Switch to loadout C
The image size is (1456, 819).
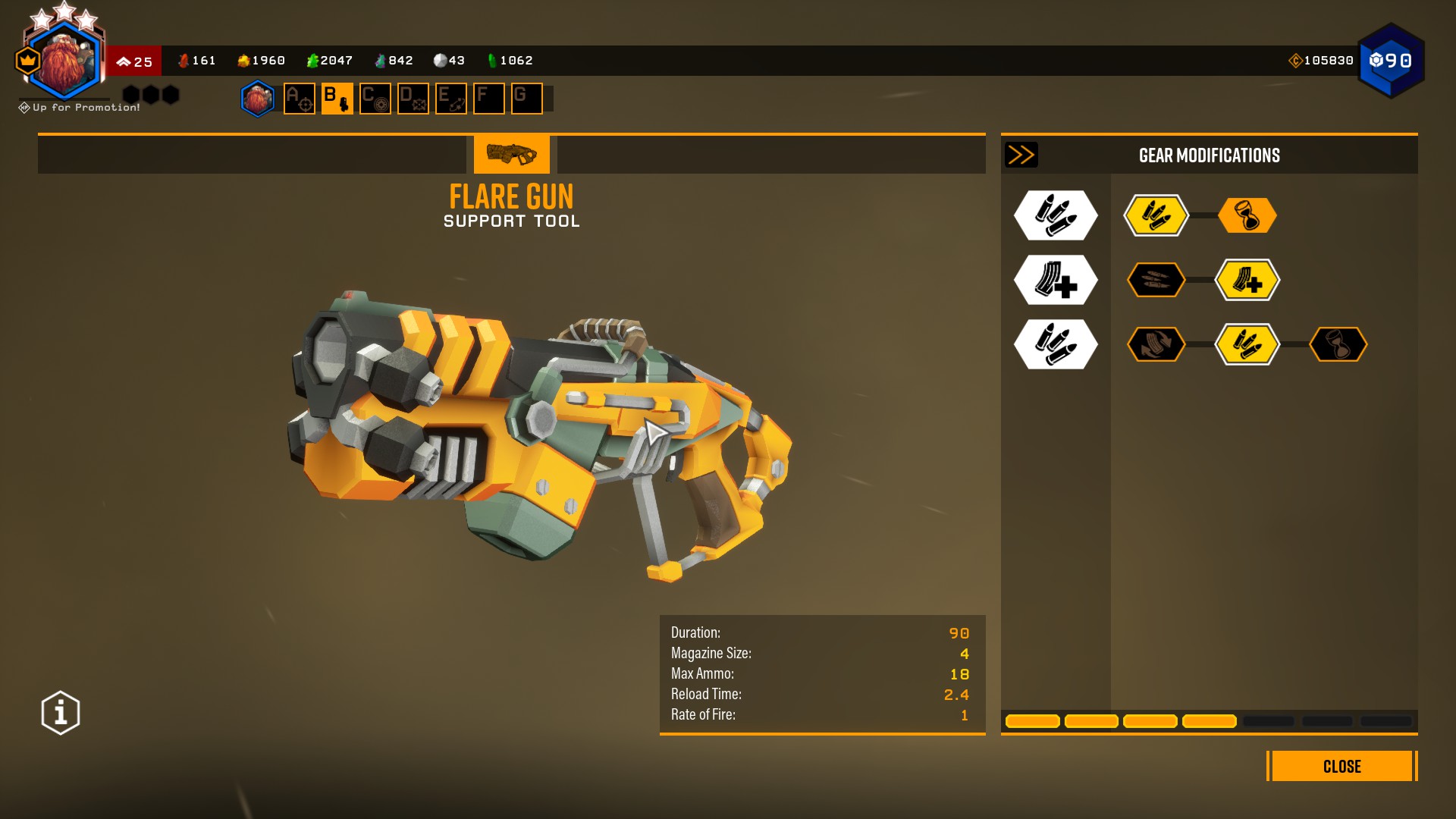click(x=375, y=99)
